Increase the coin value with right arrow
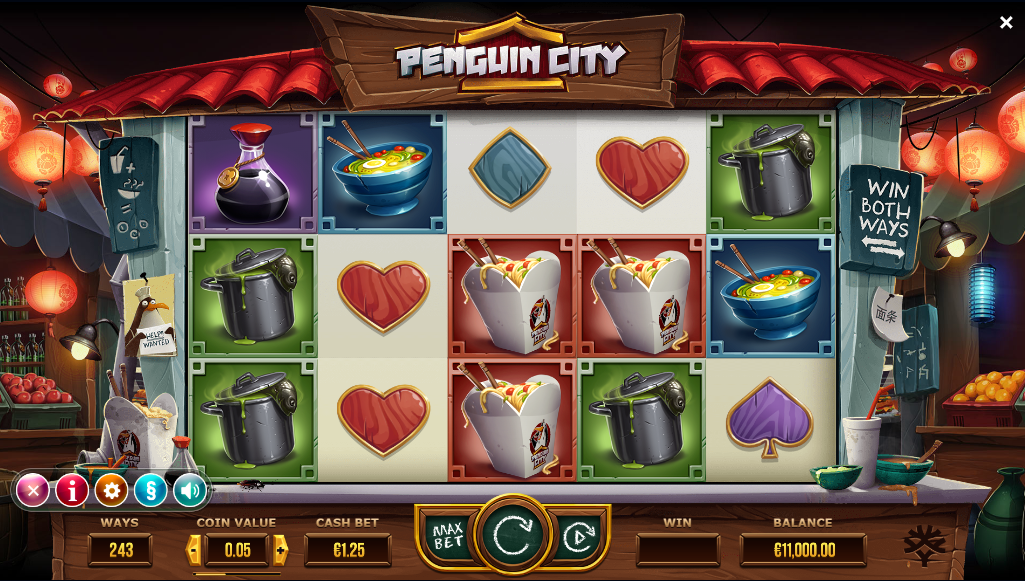Viewport: 1025px width, 581px height. tap(280, 549)
